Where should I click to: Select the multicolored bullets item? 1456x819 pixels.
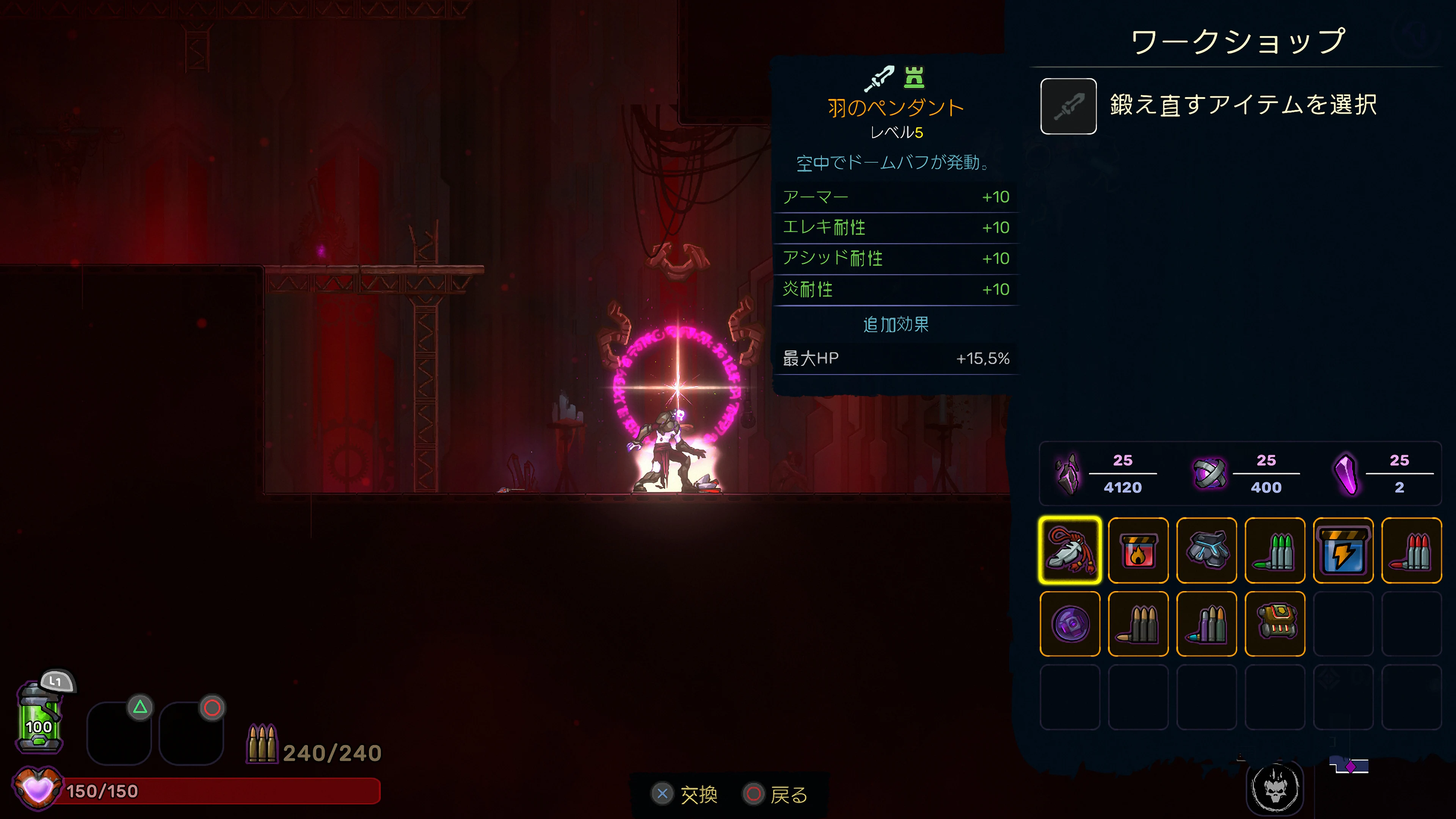click(1207, 624)
